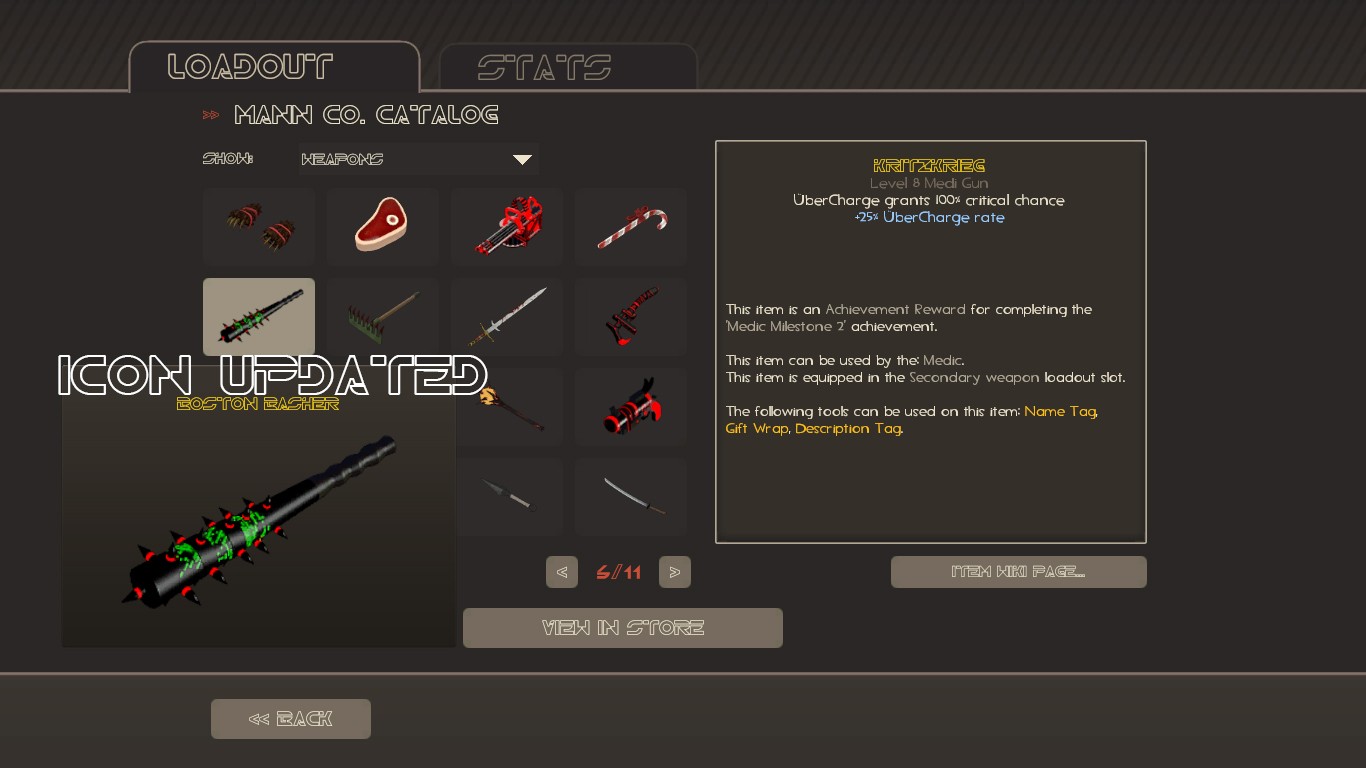Select the long sword weapon icon
Viewport: 1366px width, 768px height.
coord(506,316)
